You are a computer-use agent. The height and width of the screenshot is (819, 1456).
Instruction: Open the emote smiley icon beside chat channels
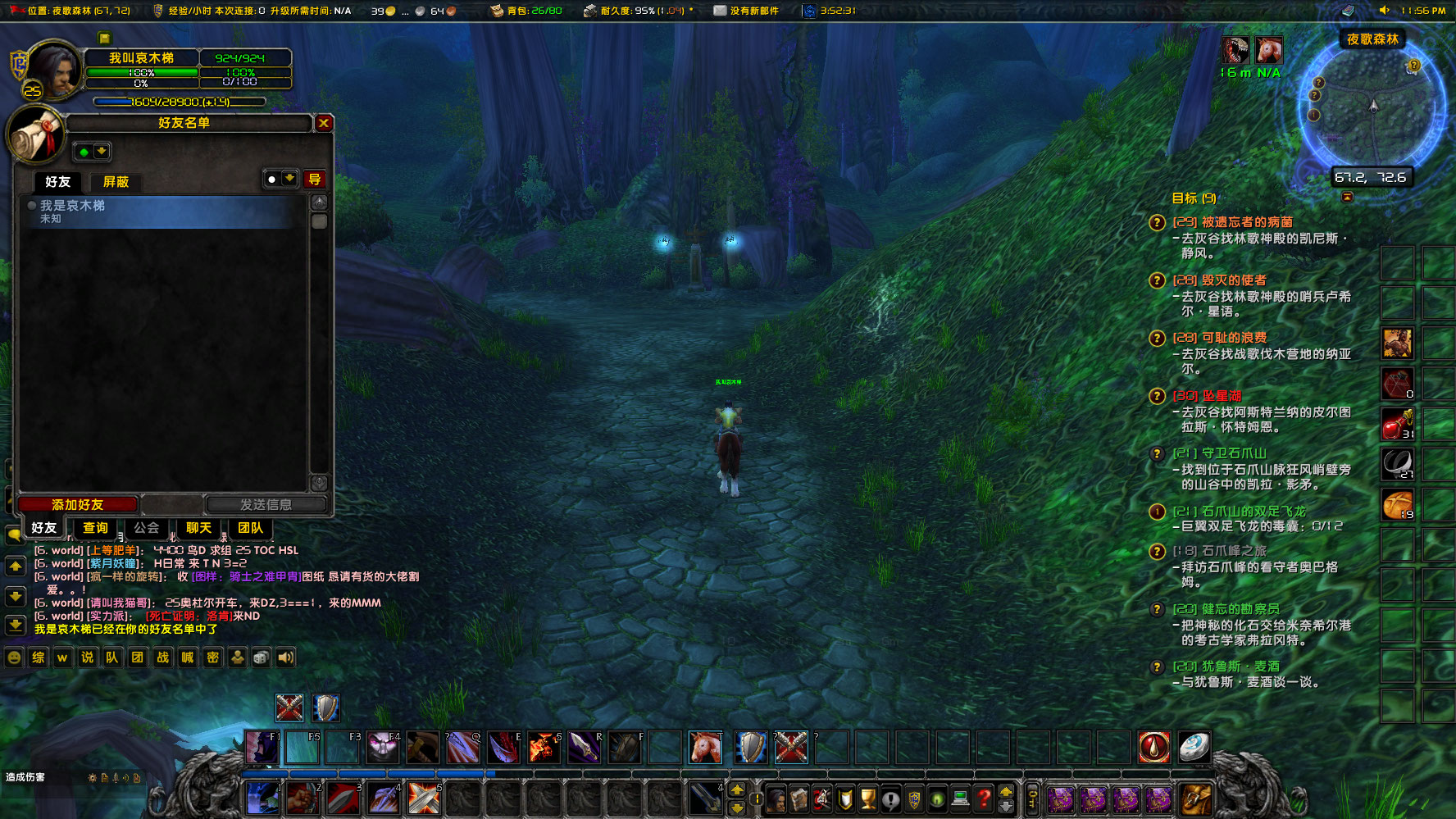point(14,657)
